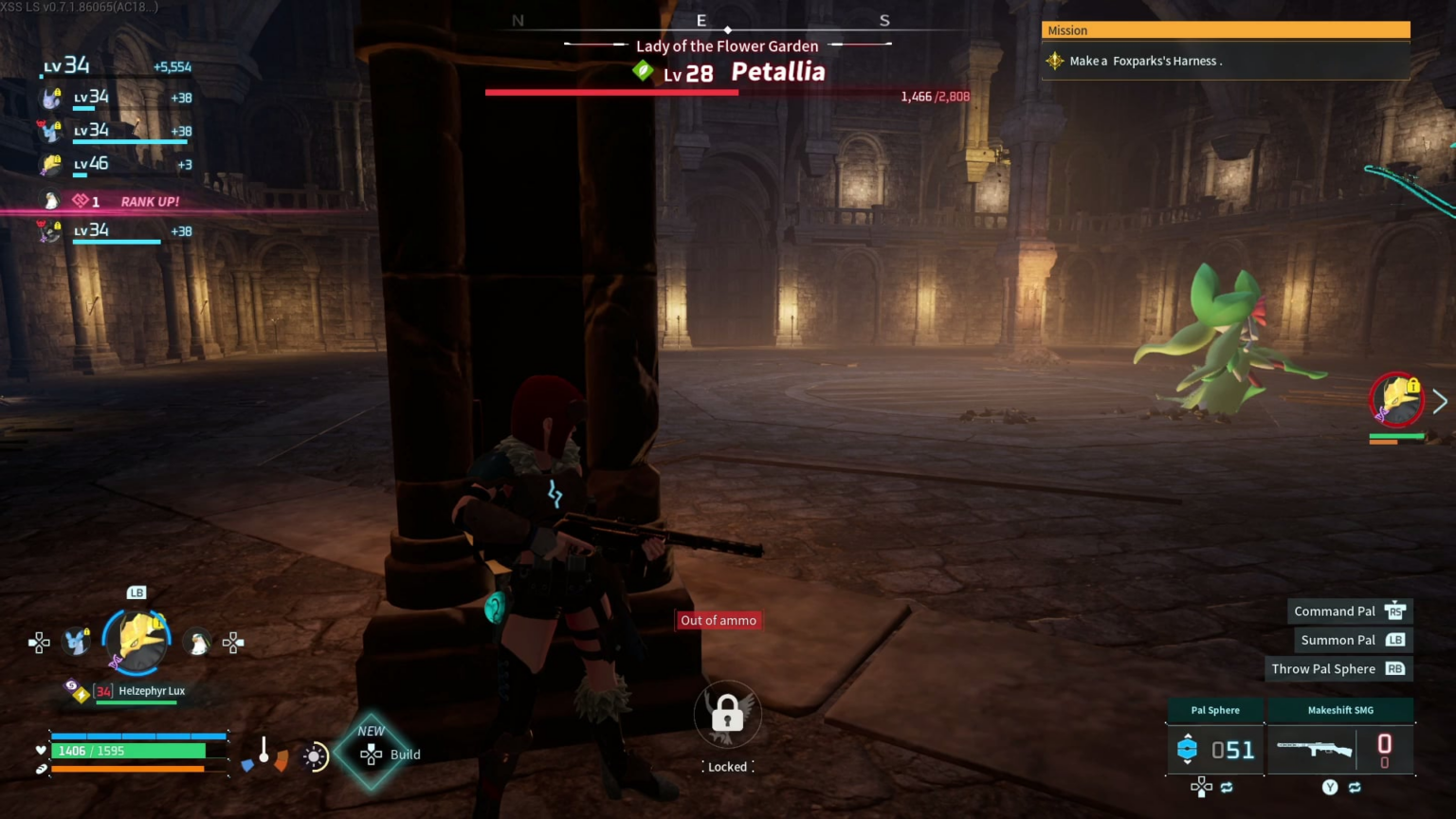This screenshot has width=1456, height=819.
Task: Click the blue pal icon left of Helzephyr
Action: point(77,643)
